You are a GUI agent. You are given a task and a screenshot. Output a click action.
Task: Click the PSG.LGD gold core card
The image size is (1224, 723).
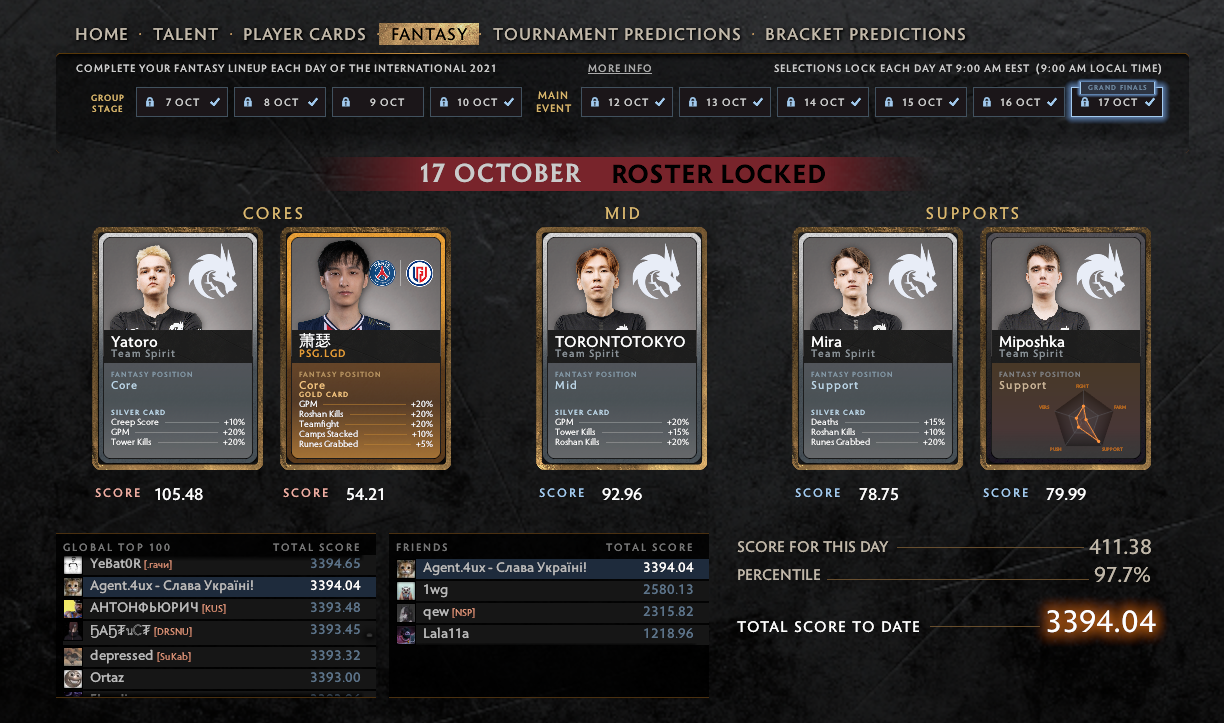[366, 348]
